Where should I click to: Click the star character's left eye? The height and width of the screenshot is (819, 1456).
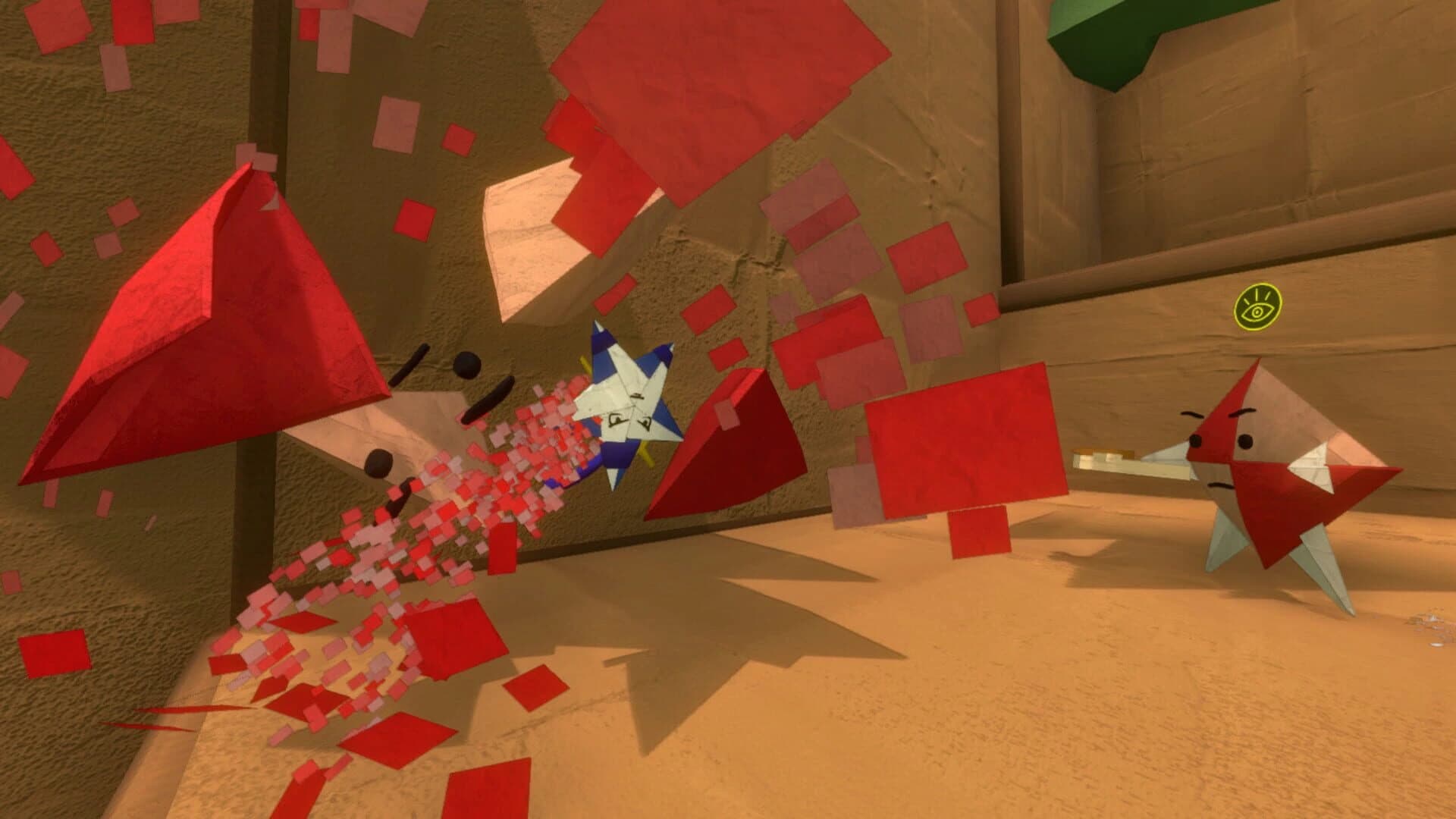tap(617, 419)
